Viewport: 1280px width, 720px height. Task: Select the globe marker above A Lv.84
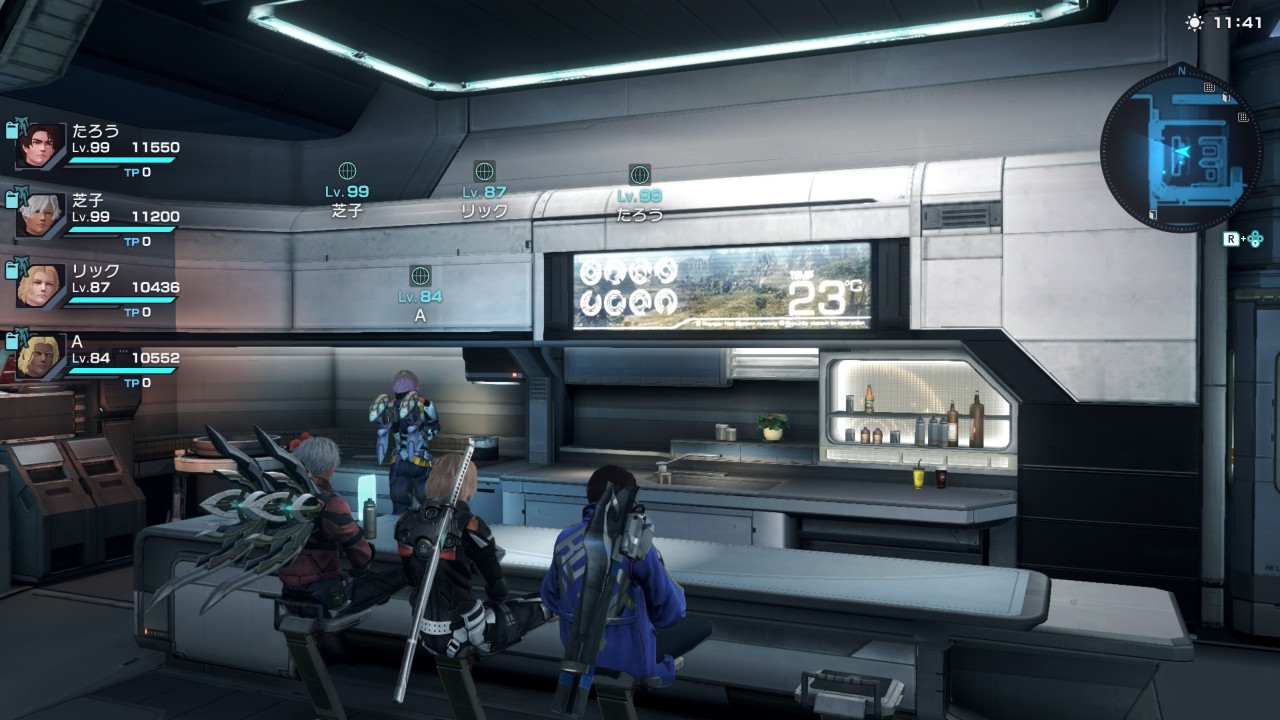coord(420,276)
